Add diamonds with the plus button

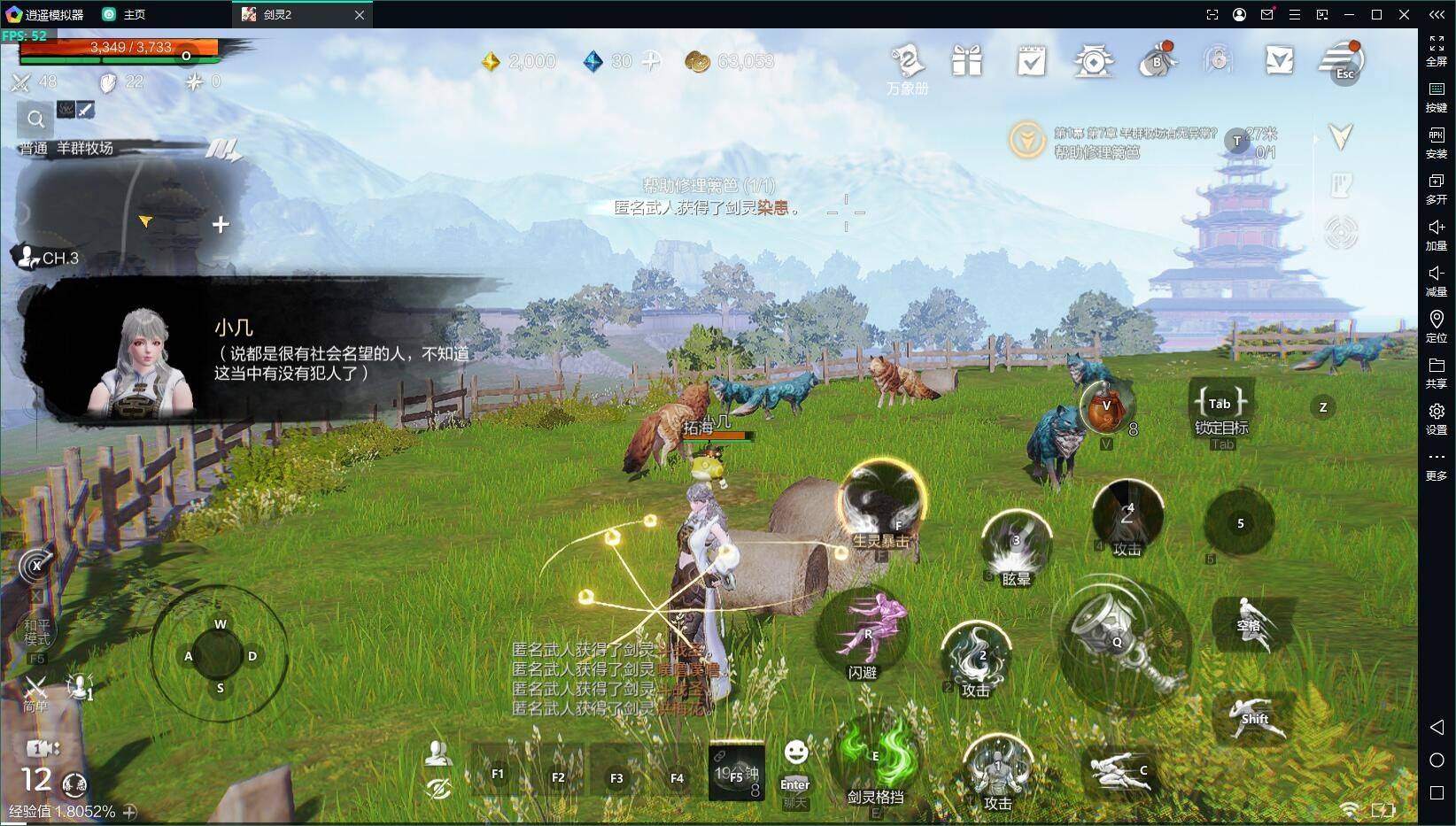pos(651,61)
